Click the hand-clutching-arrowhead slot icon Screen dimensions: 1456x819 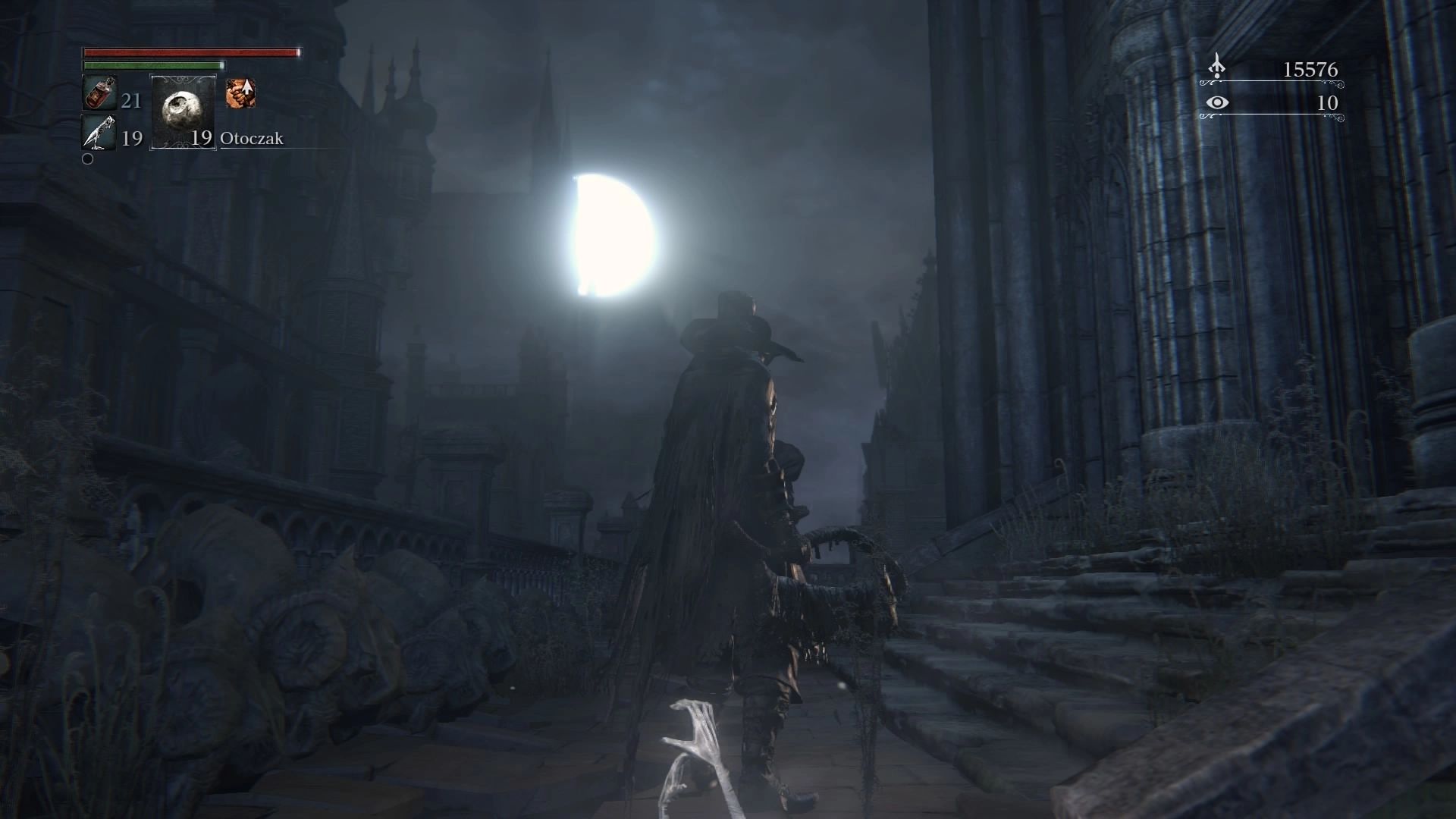point(241,93)
